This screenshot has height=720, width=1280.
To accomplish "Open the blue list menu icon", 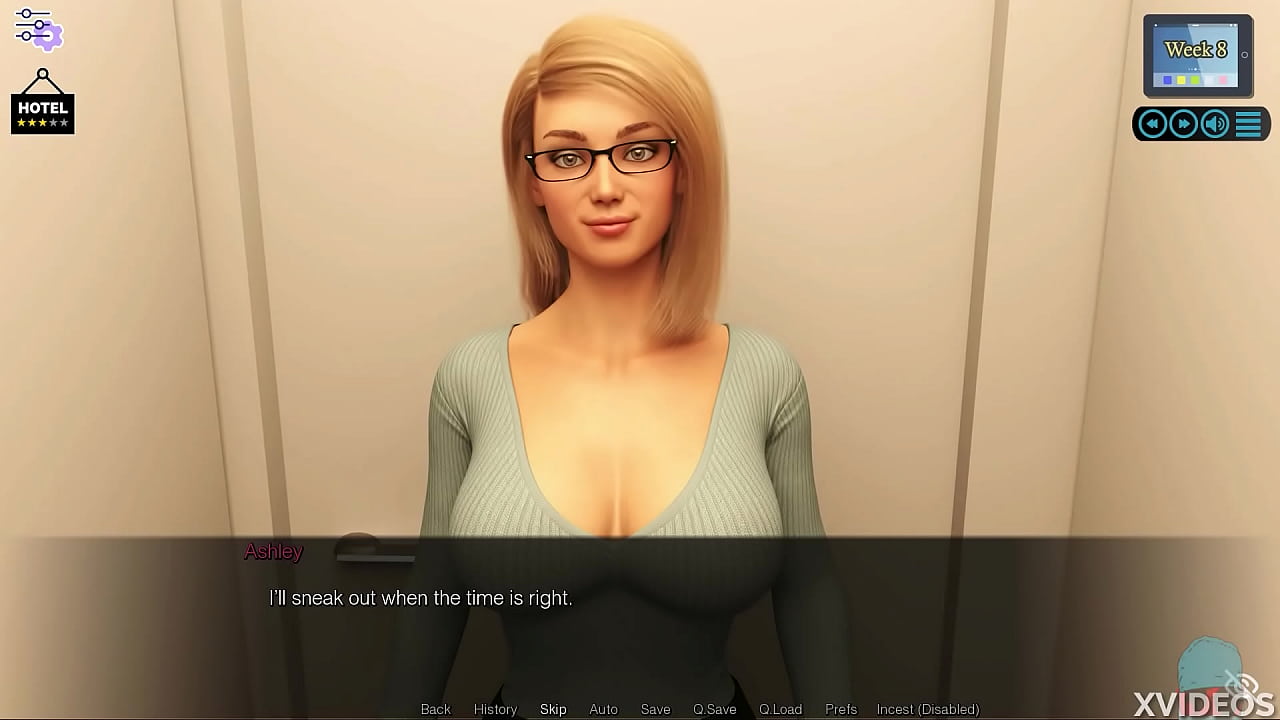I will coord(1248,124).
